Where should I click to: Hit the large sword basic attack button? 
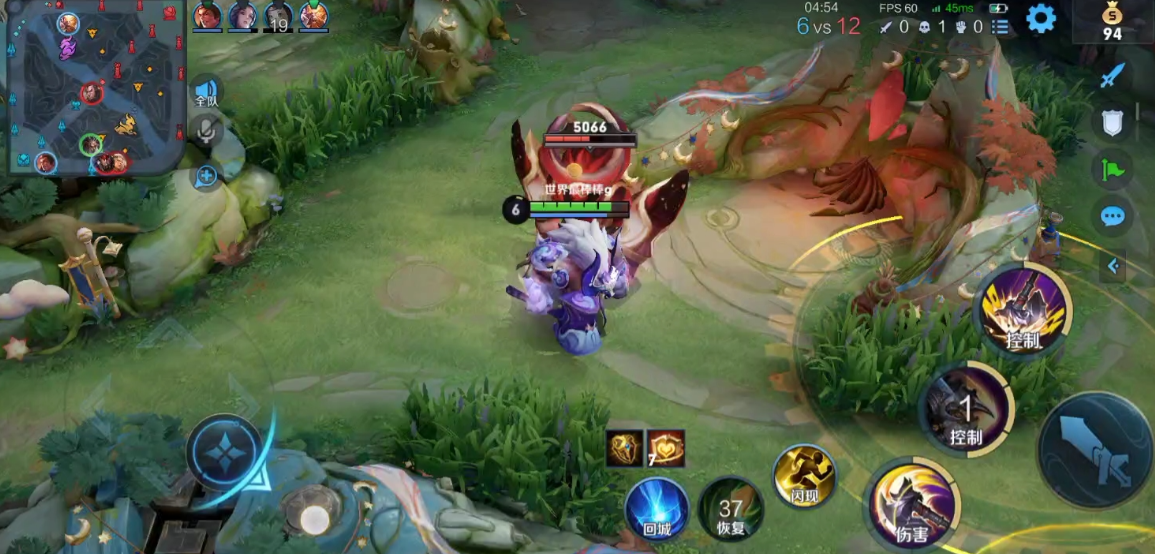(1095, 450)
